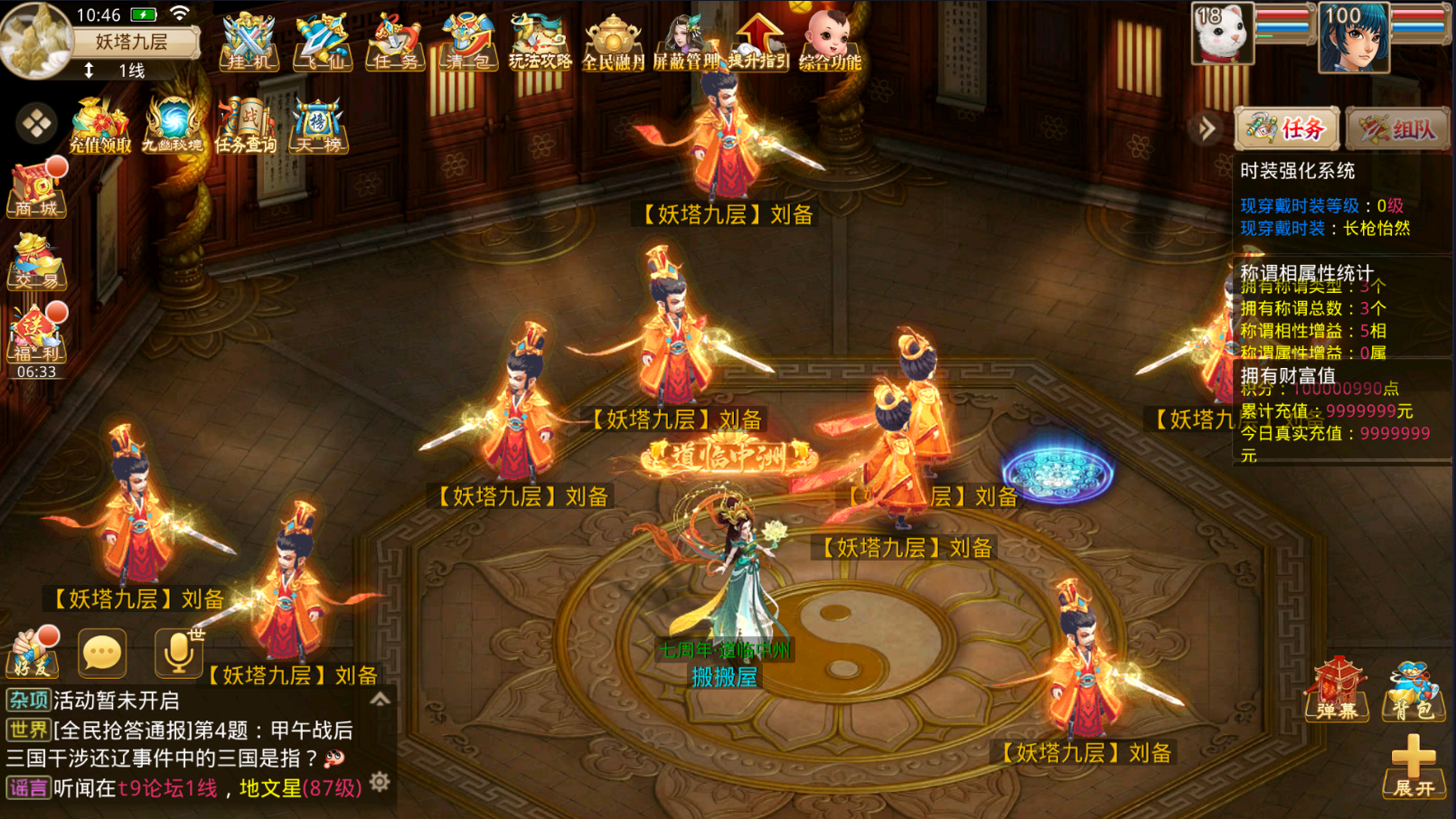The height and width of the screenshot is (819, 1456).
Task: Expand the 展开 plus menu
Action: point(1413,767)
